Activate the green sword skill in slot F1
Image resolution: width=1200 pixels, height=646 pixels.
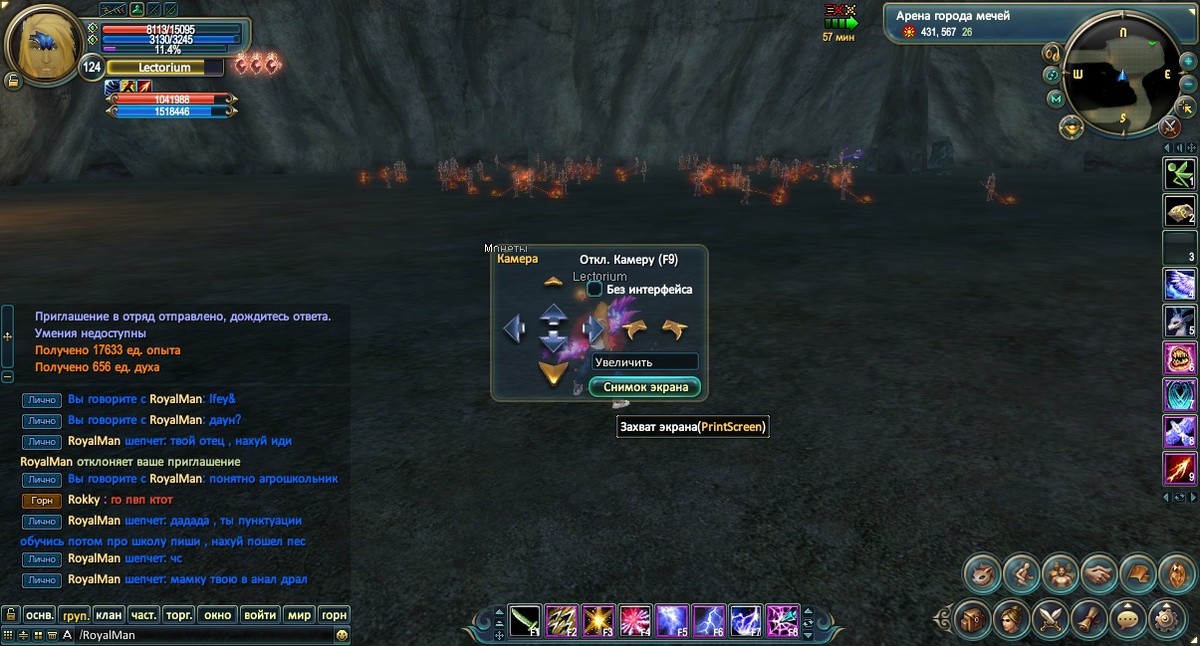point(526,620)
